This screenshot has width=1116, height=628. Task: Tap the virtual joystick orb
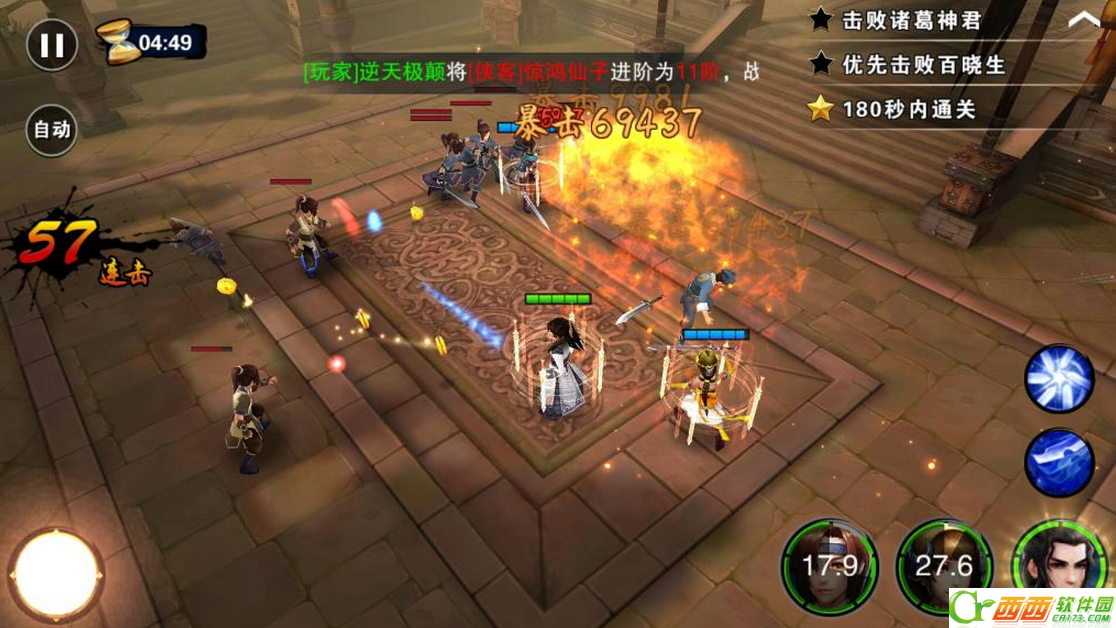(x=56, y=574)
